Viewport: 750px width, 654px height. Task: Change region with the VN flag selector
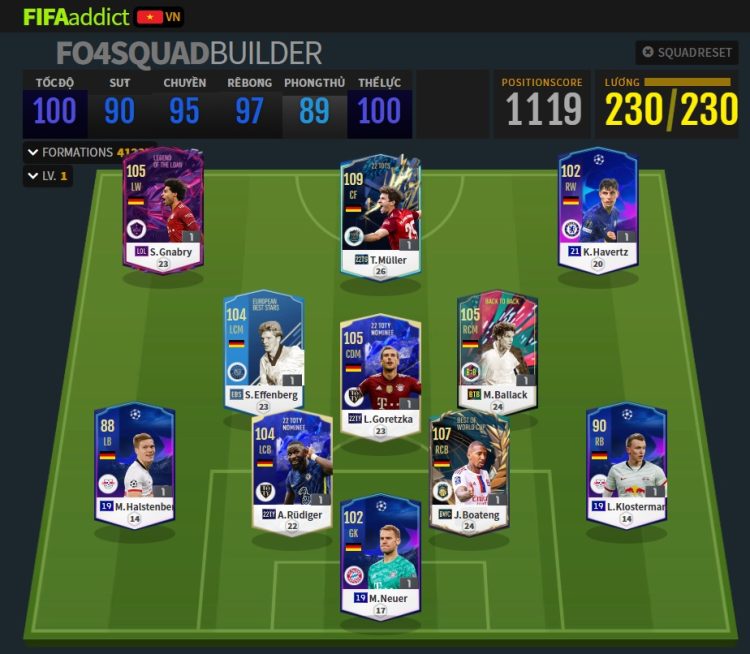[159, 17]
